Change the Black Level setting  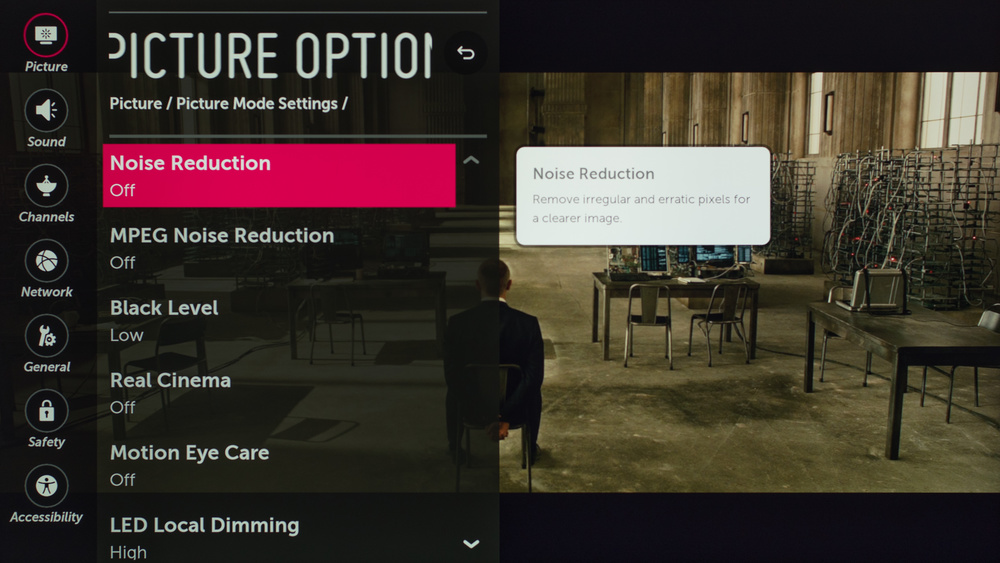(x=279, y=320)
